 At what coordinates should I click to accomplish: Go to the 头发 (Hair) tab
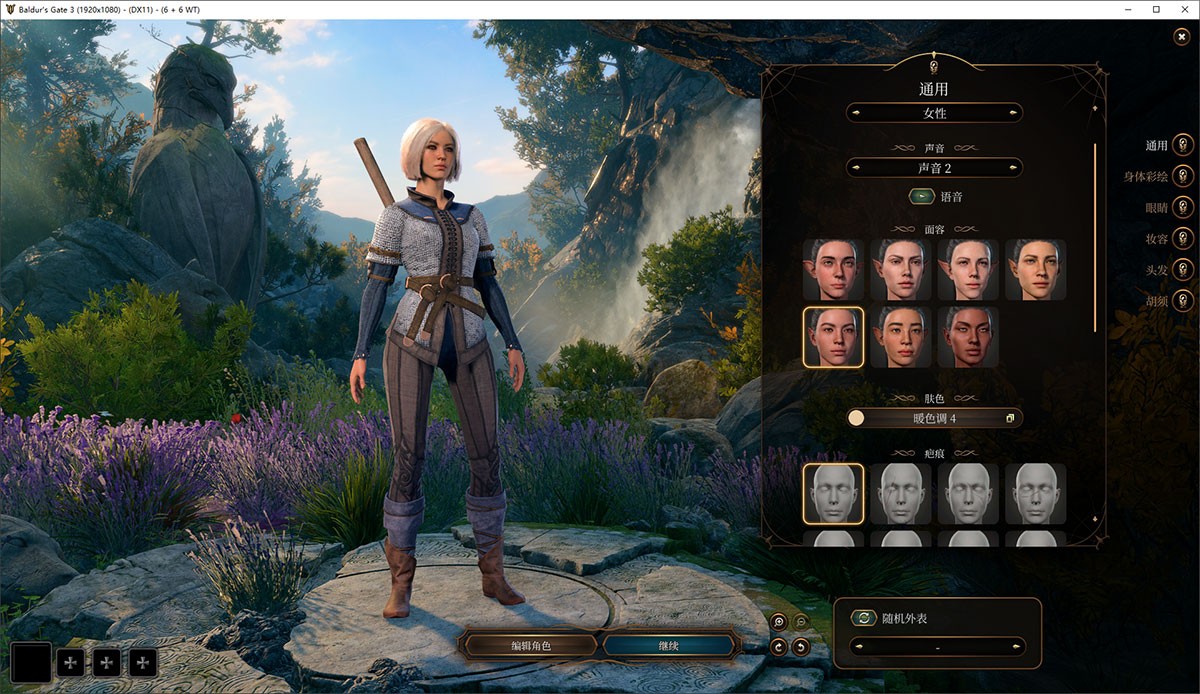(x=1183, y=270)
